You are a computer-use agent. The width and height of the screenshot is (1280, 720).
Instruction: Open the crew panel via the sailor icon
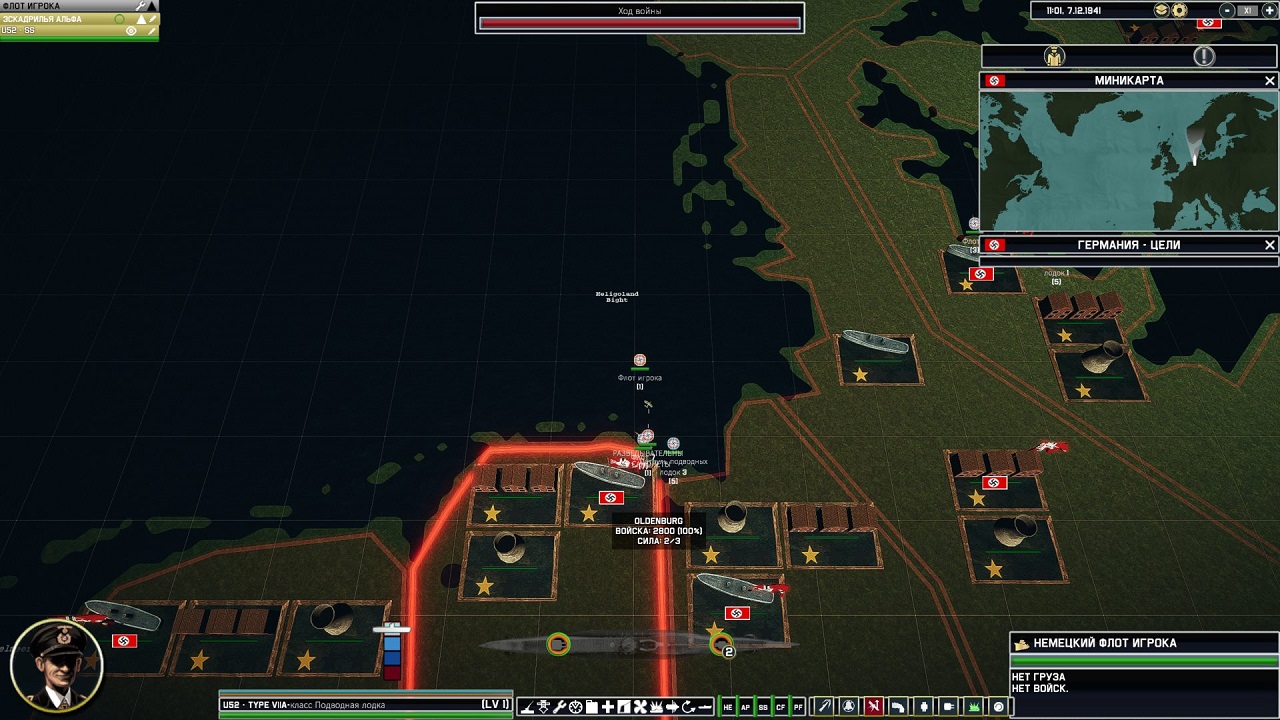pos(1053,57)
